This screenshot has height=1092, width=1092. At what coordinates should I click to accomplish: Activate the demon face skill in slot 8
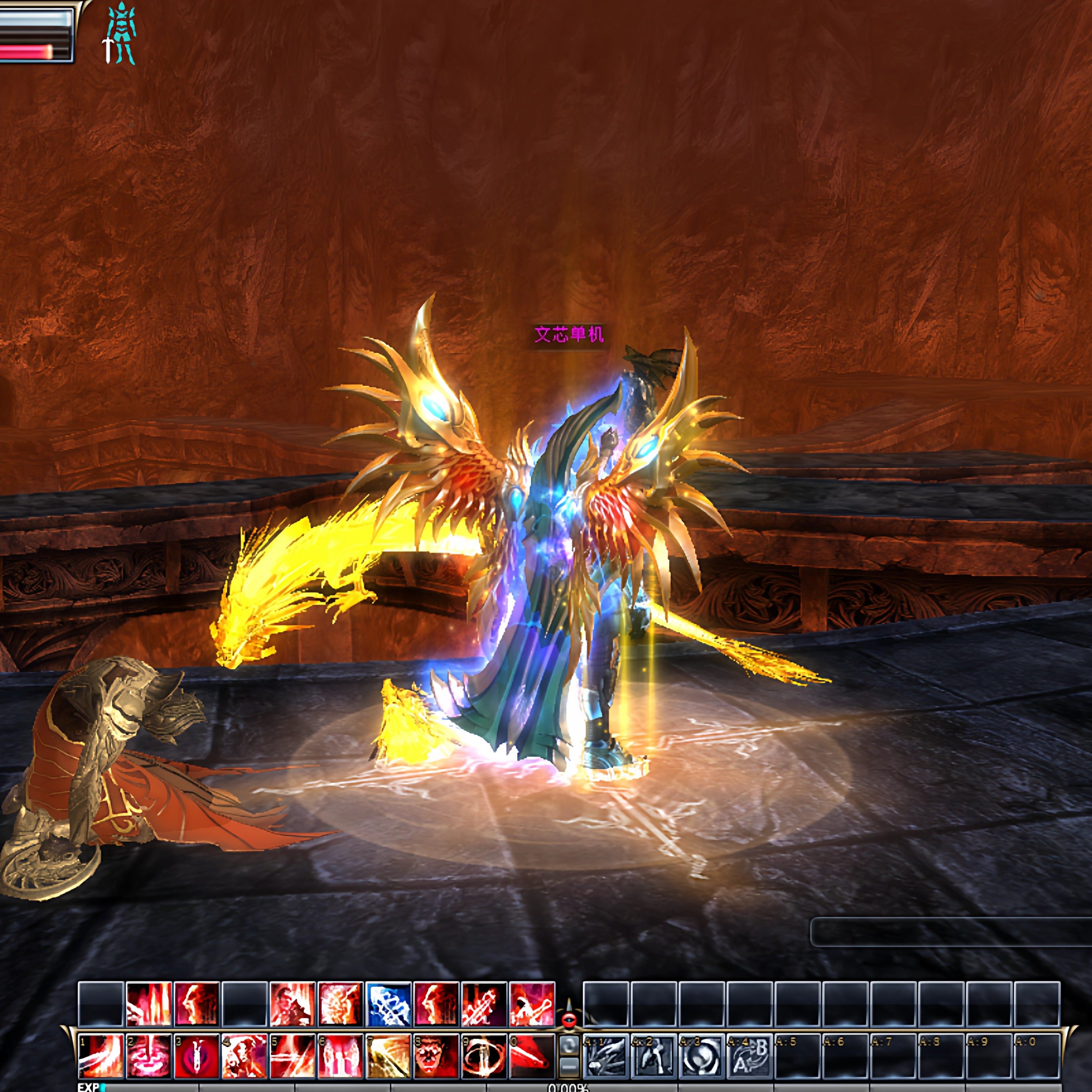coord(436,1055)
